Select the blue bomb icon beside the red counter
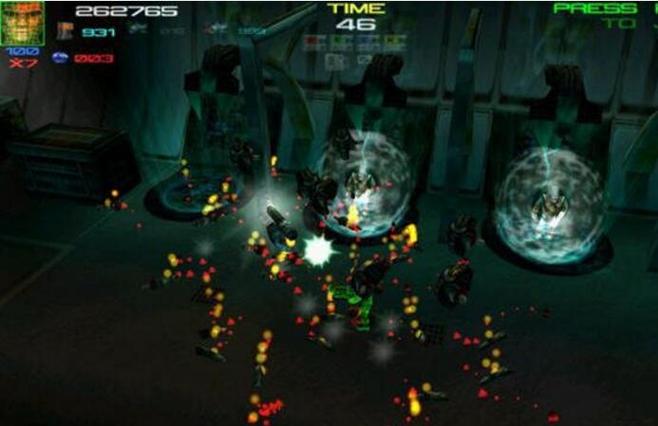658x426 pixels. pos(61,58)
